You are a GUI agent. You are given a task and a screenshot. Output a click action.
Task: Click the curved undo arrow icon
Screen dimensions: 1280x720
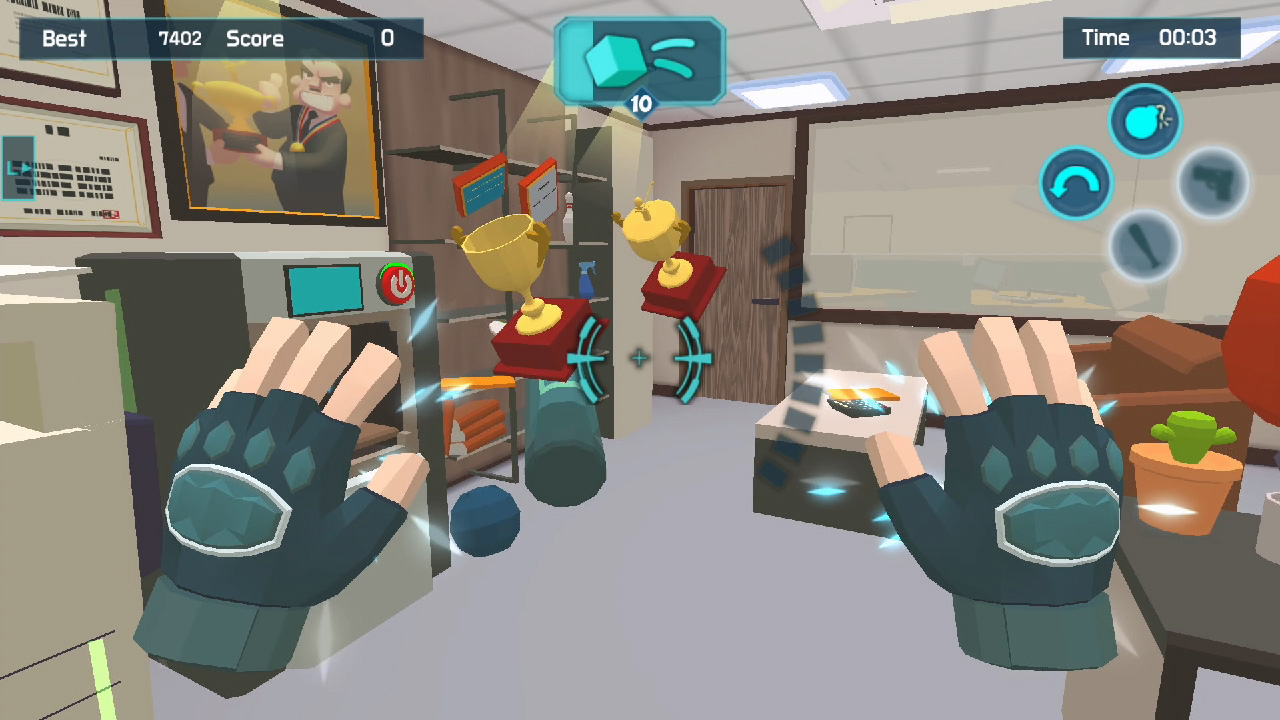click(x=1075, y=183)
